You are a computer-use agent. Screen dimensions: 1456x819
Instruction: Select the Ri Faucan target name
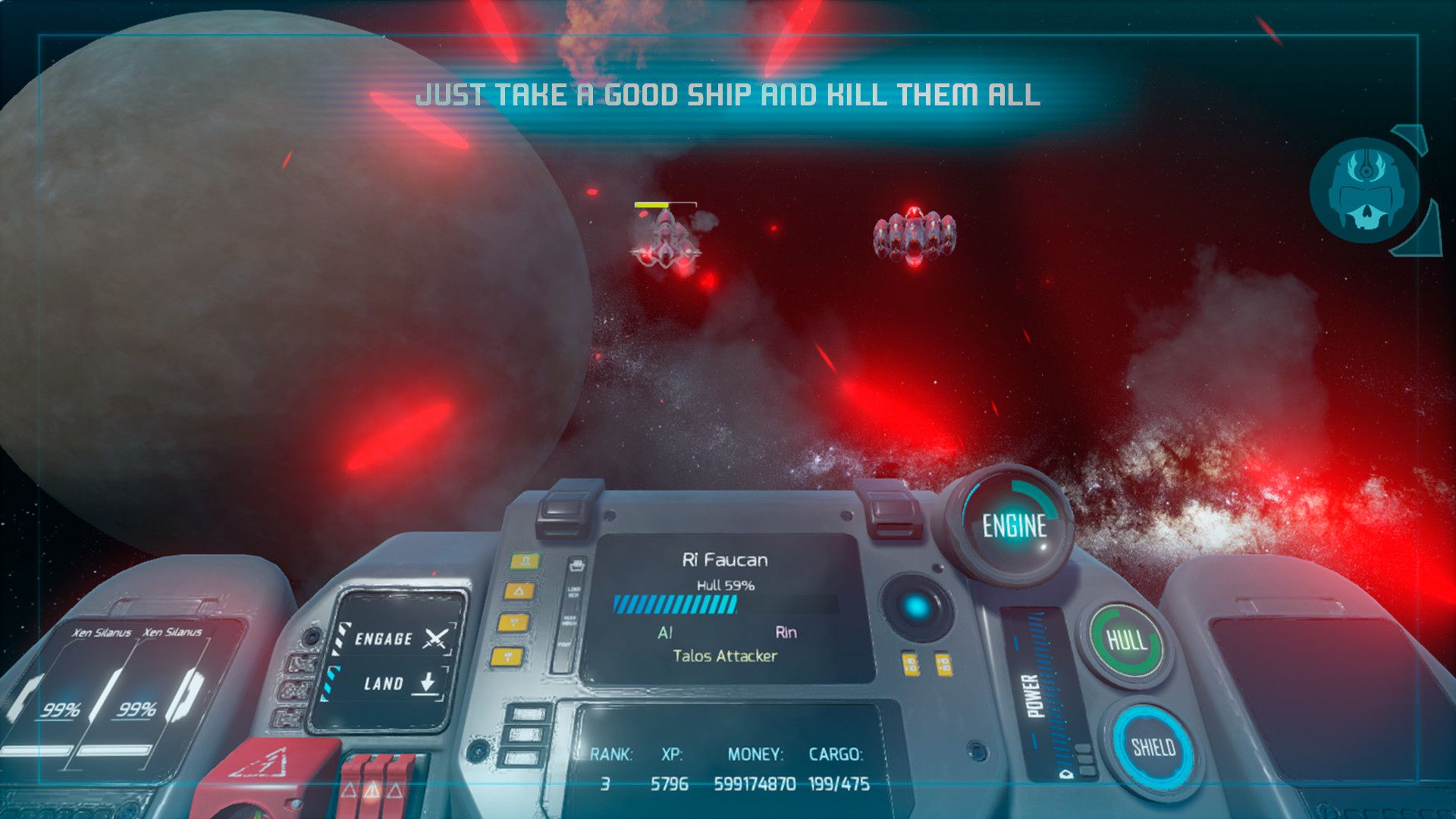click(x=724, y=559)
